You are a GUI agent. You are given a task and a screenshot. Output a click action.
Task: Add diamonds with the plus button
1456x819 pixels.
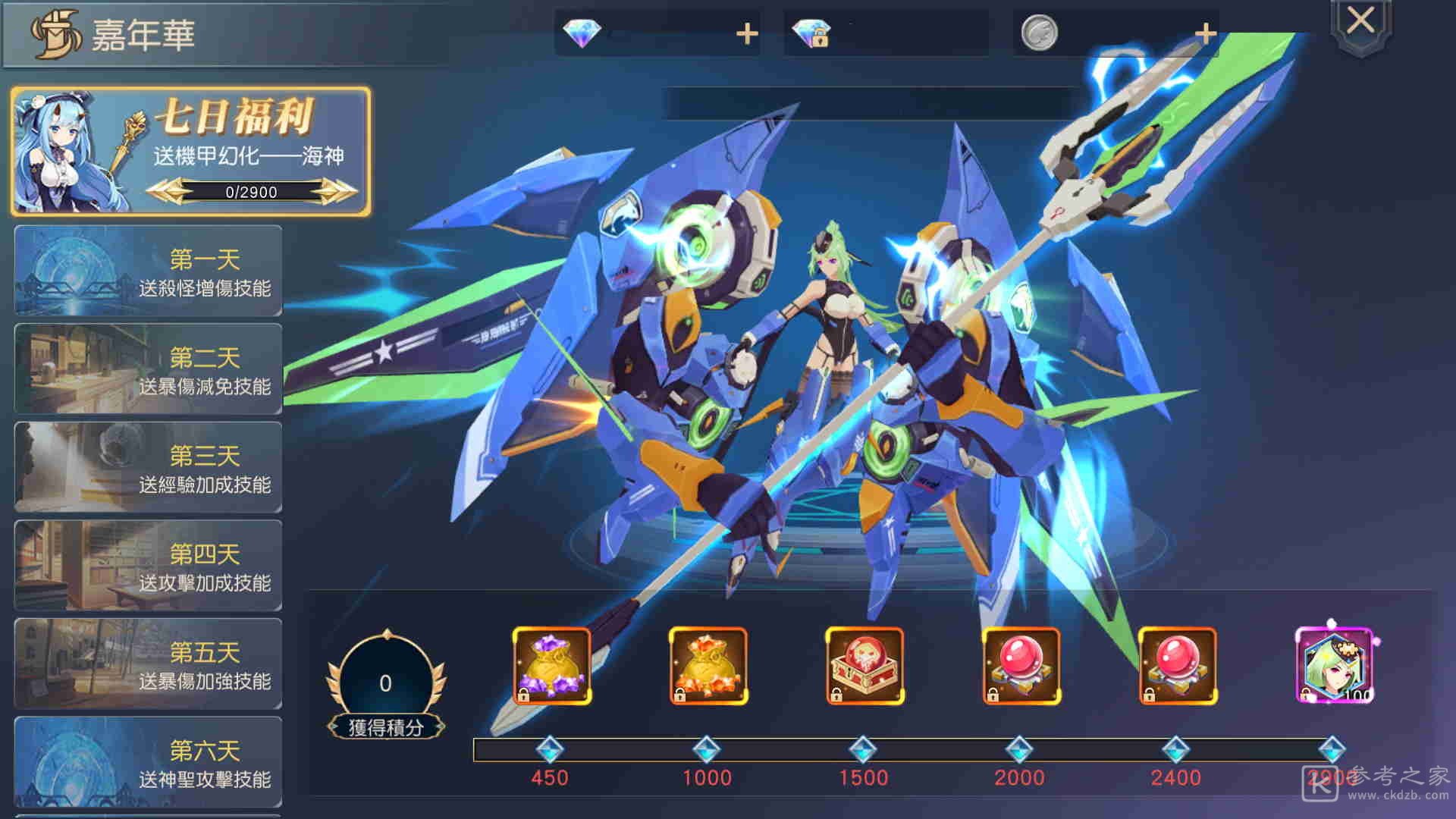click(747, 33)
